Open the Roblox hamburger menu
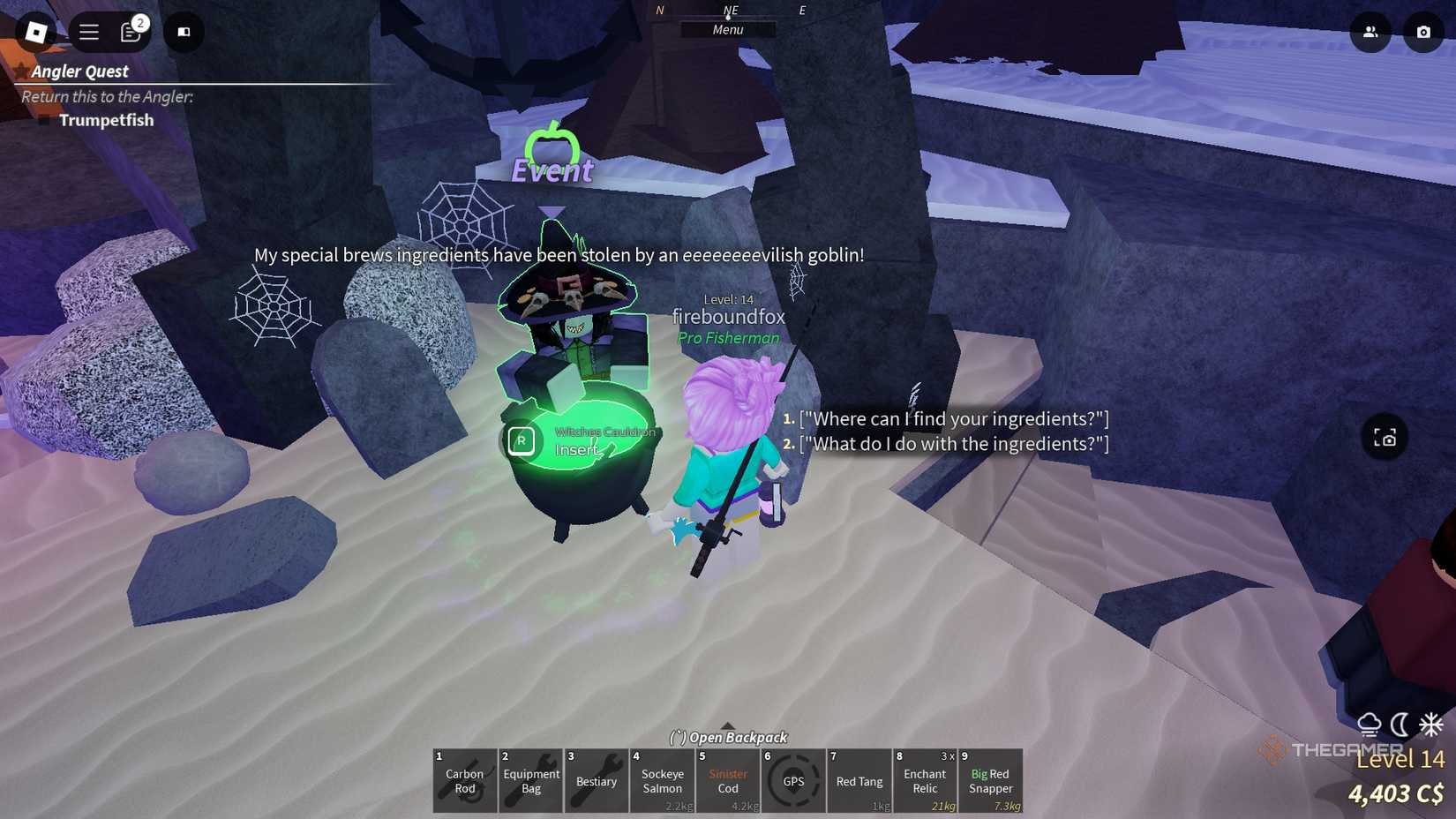The height and width of the screenshot is (819, 1456). pyautogui.click(x=88, y=32)
